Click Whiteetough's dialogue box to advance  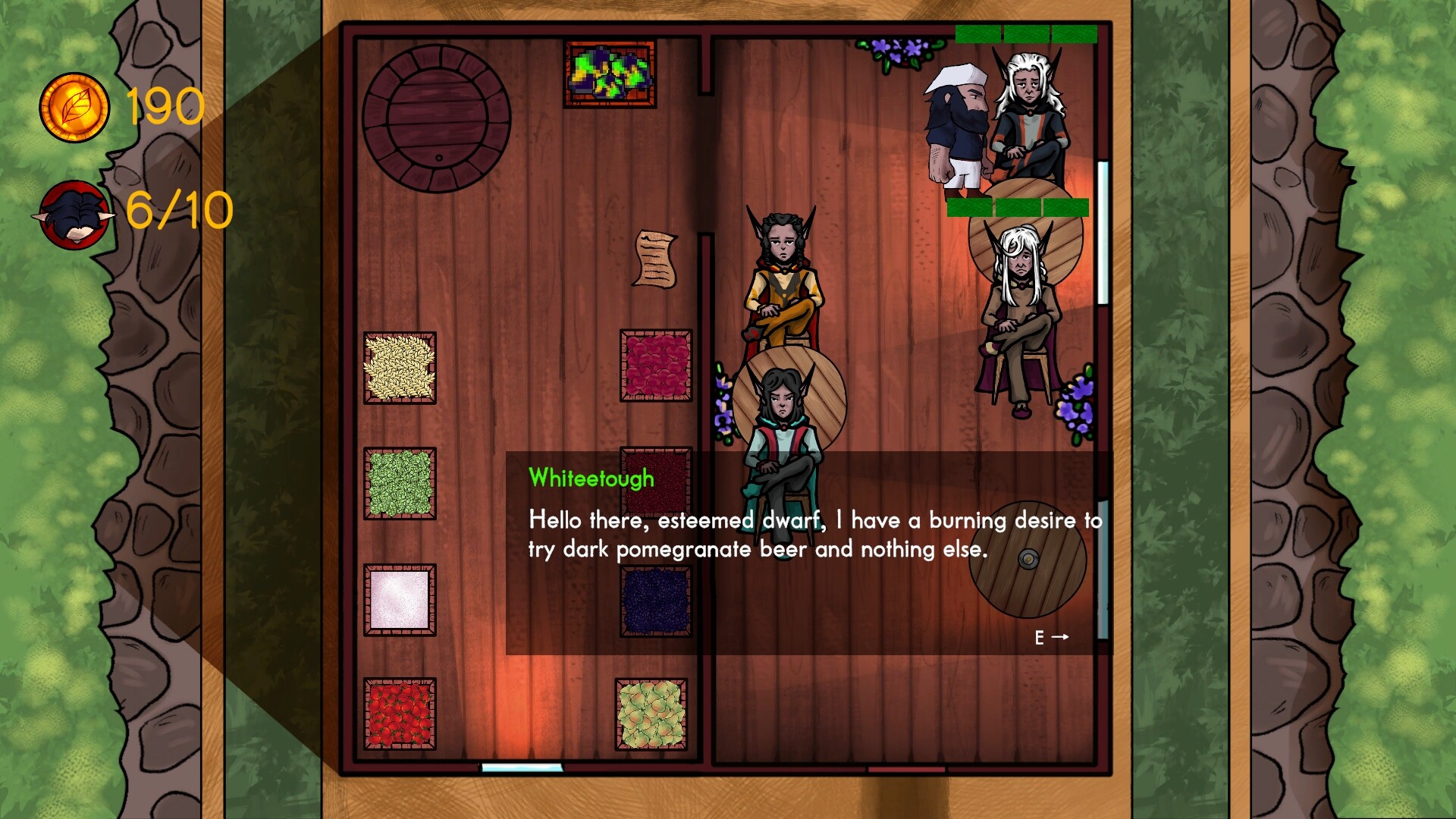pos(808,553)
